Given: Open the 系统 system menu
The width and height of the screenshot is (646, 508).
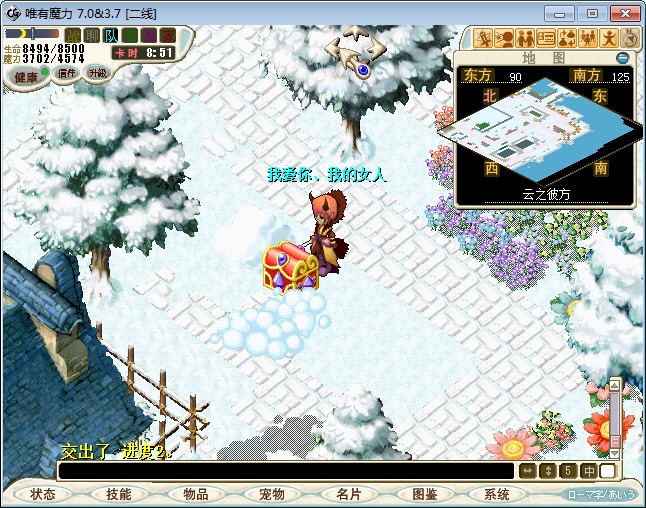Looking at the screenshot, I should pos(497,494).
